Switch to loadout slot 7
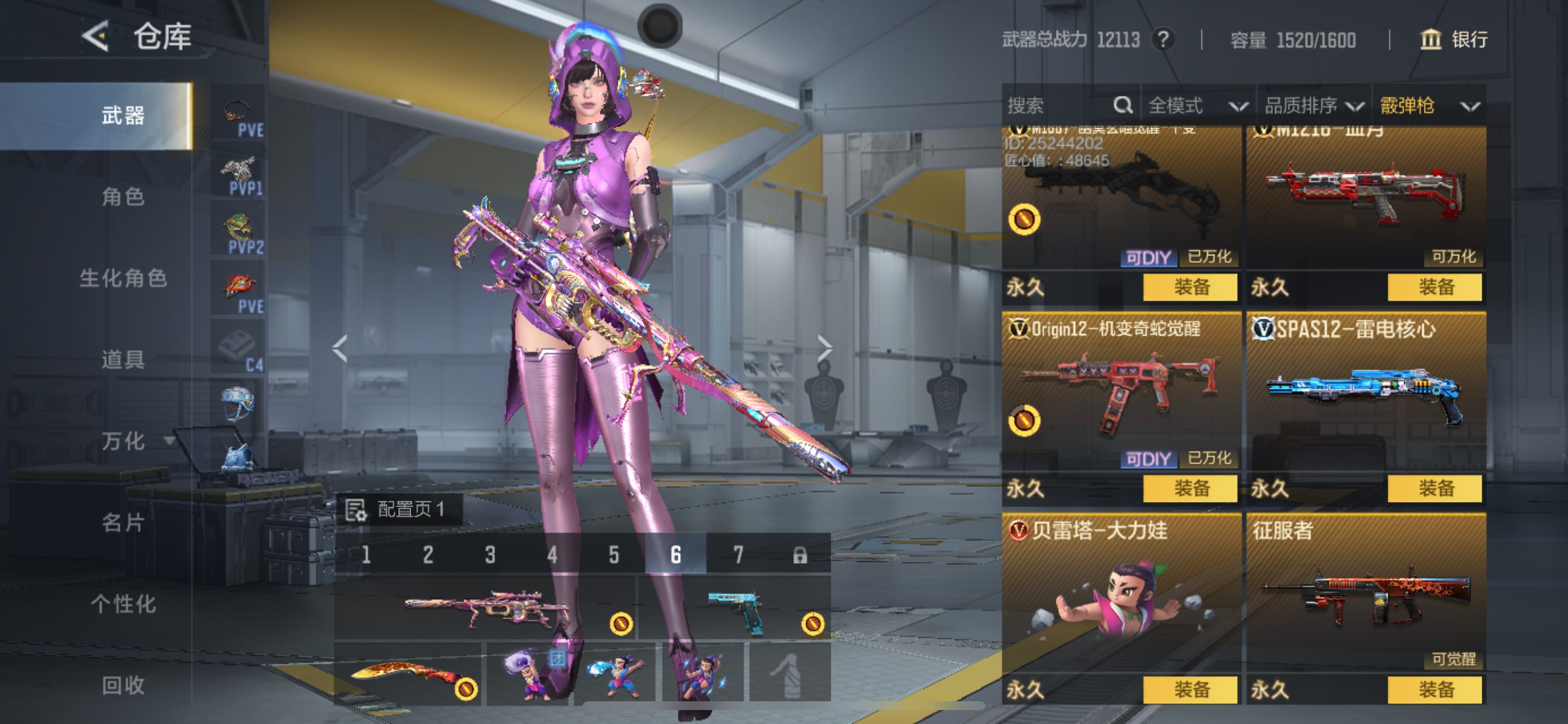 click(738, 554)
